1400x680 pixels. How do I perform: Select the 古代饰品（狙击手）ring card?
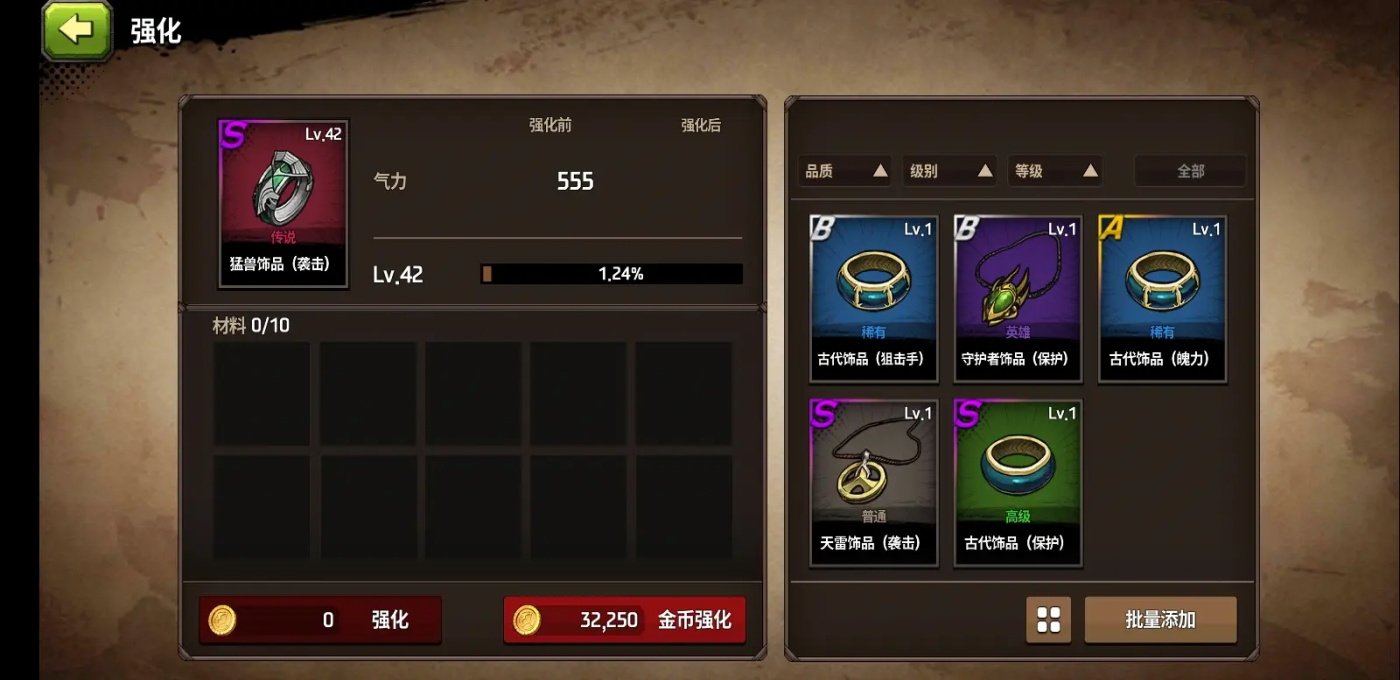coord(873,298)
